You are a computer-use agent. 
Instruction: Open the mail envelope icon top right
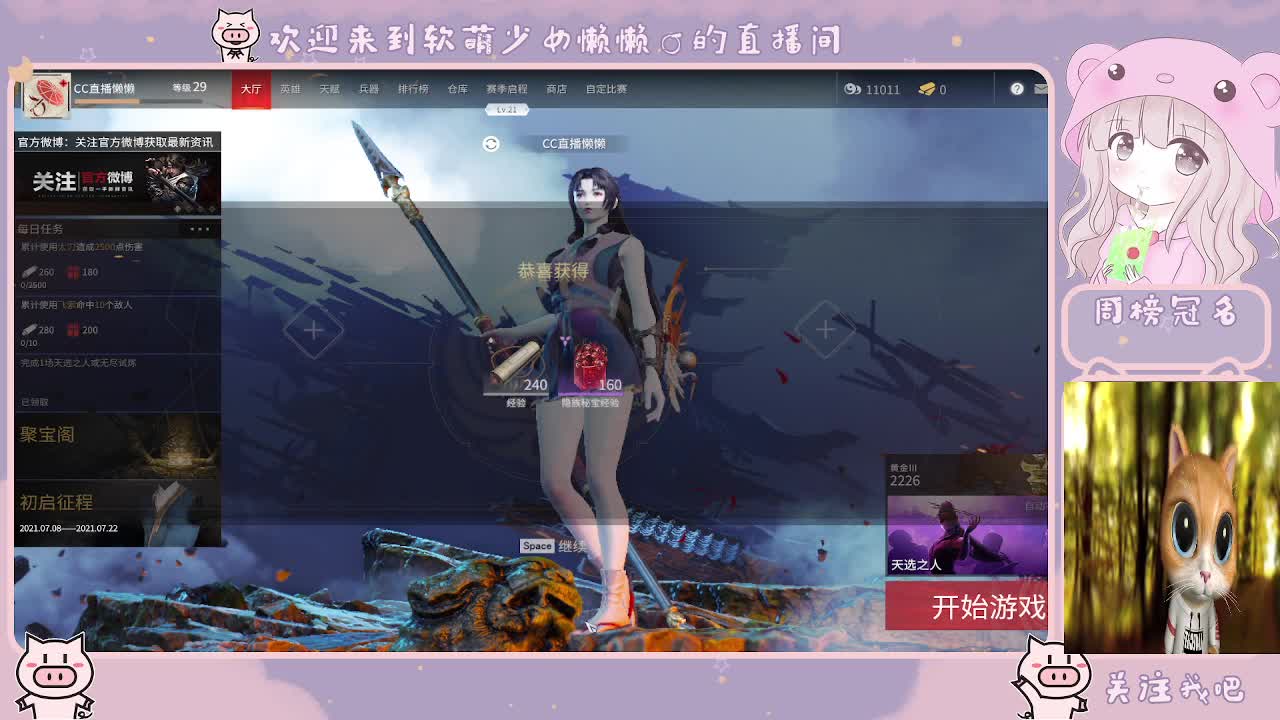tap(1040, 89)
